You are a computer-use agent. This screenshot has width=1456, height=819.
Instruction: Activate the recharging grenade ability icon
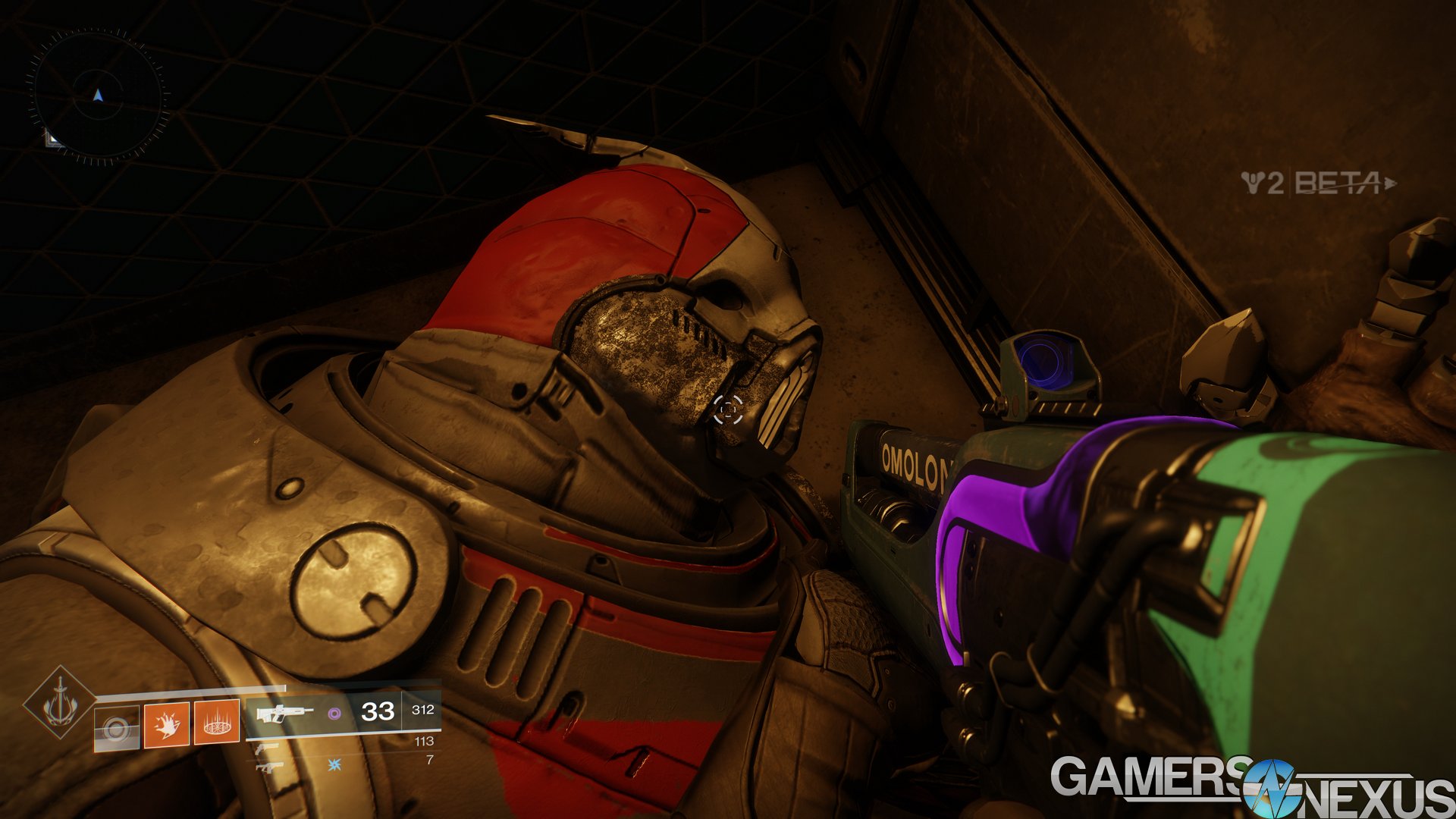[116, 728]
